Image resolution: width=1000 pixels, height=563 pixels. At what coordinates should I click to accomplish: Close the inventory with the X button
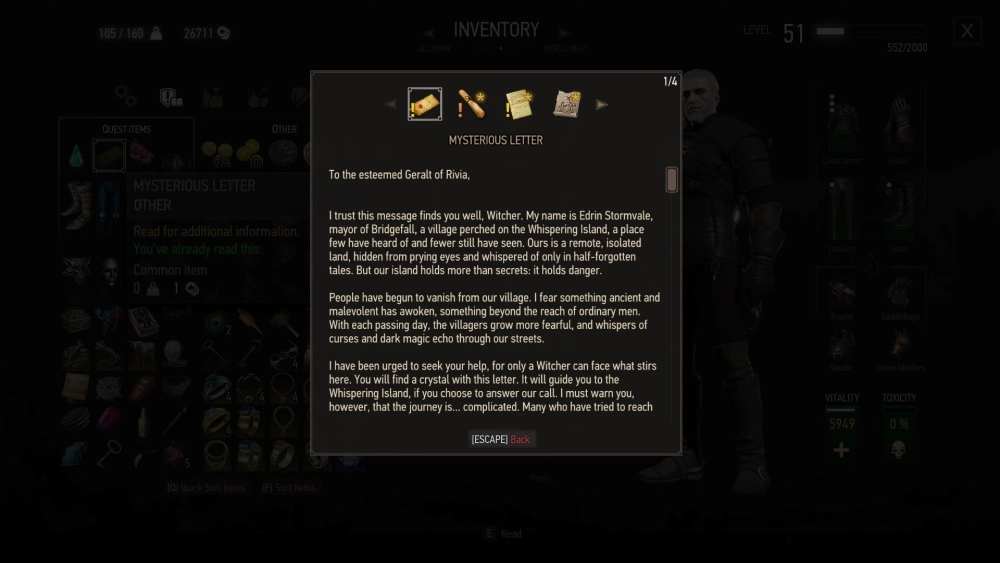tap(966, 31)
